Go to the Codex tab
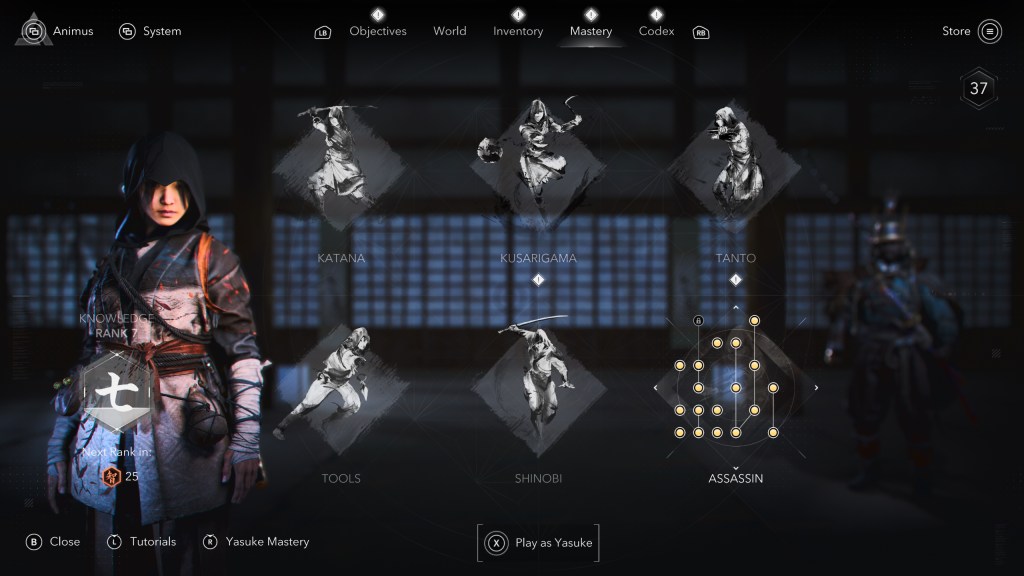Image resolution: width=1024 pixels, height=576 pixels. tap(656, 31)
